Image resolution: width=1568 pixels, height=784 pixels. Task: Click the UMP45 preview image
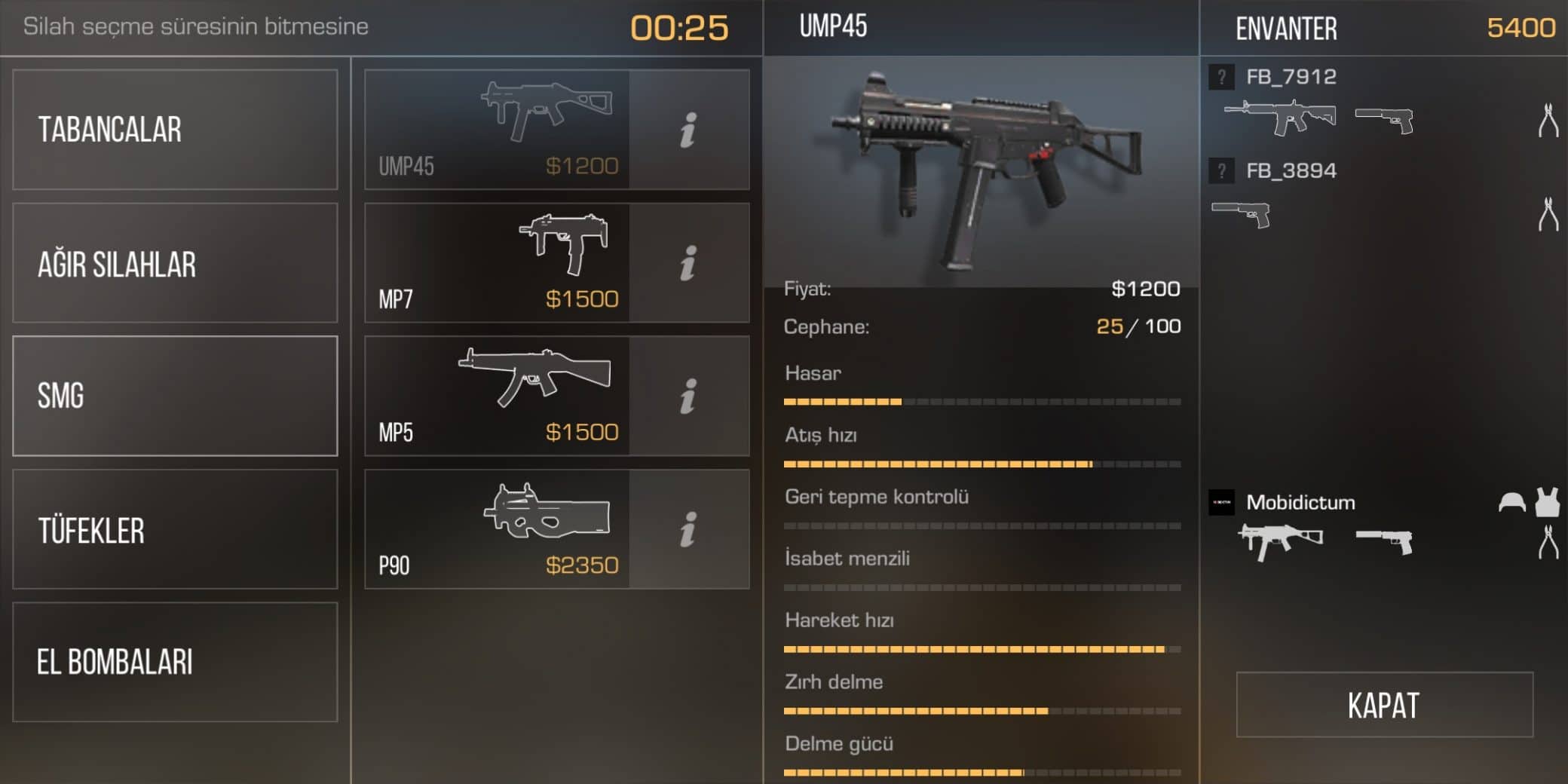pyautogui.click(x=980, y=170)
